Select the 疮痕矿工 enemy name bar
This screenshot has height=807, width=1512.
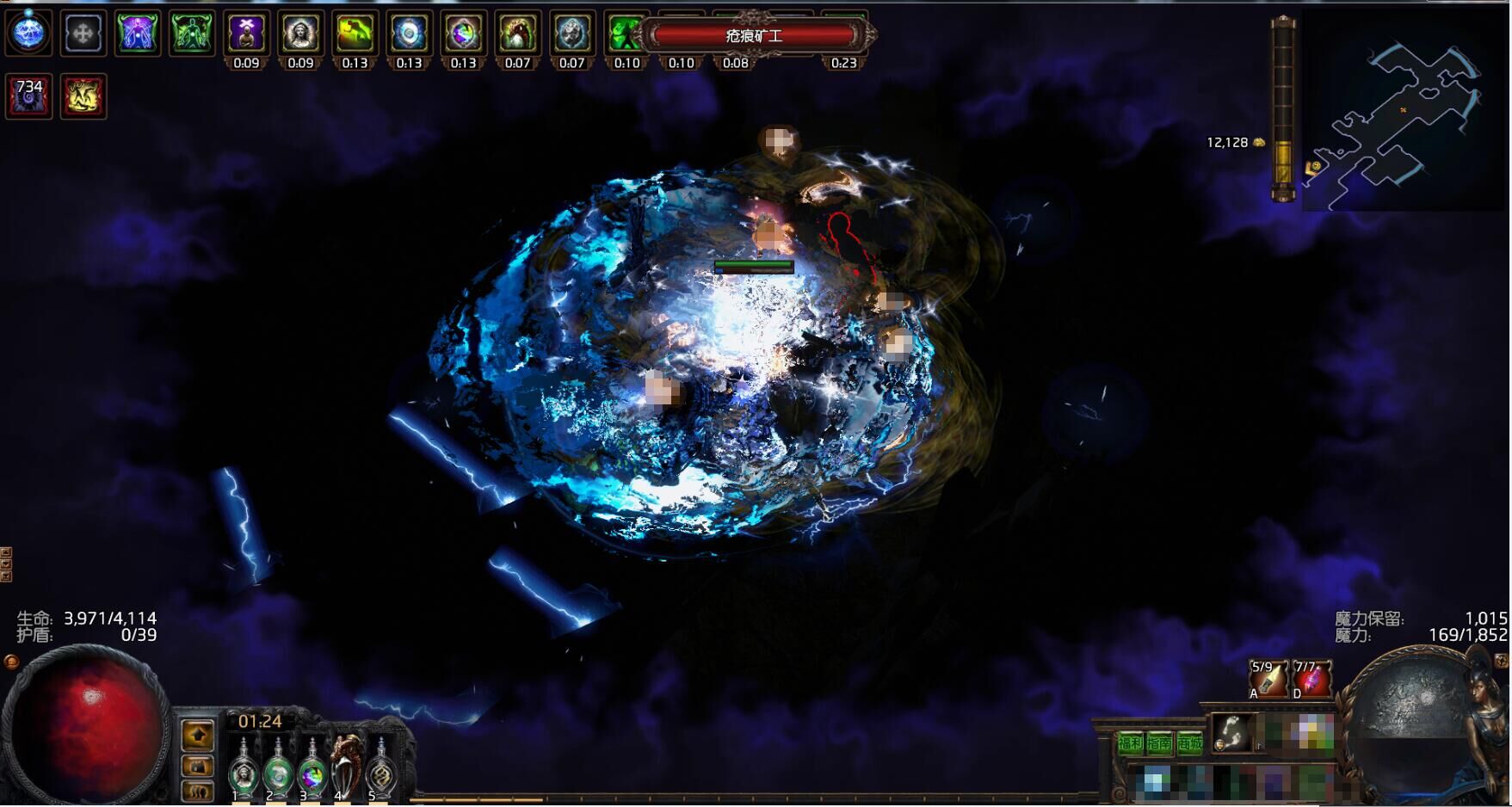[755, 36]
